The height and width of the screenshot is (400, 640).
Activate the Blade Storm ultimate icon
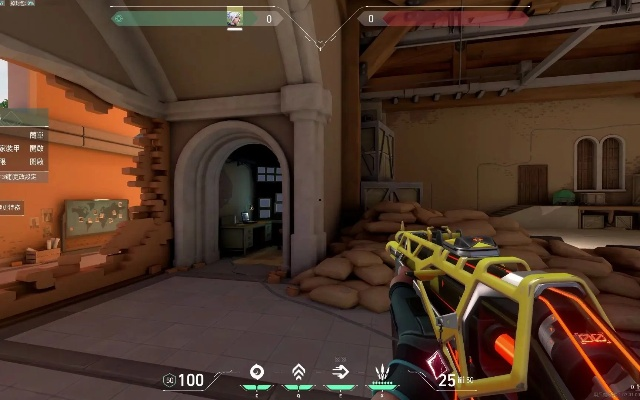tap(381, 374)
